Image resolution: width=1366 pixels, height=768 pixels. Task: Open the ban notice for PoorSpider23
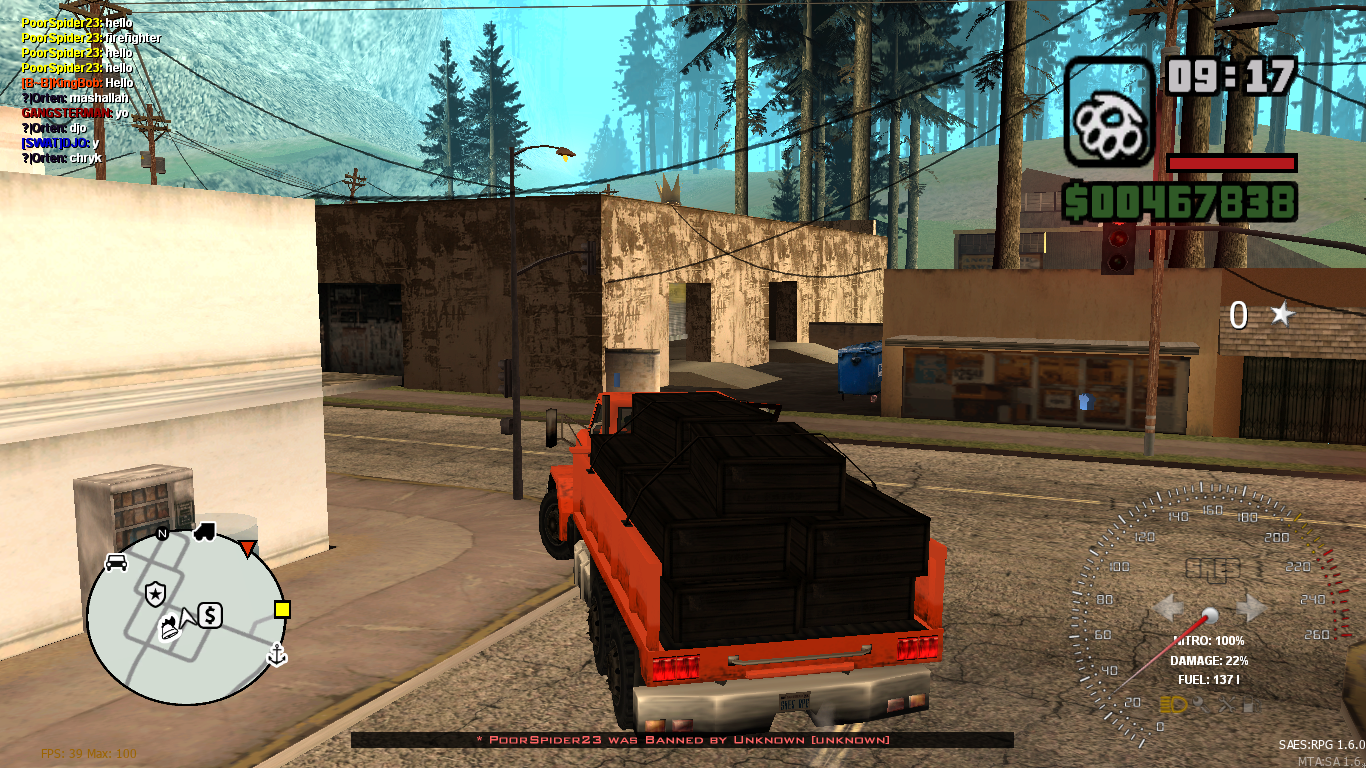tap(684, 740)
